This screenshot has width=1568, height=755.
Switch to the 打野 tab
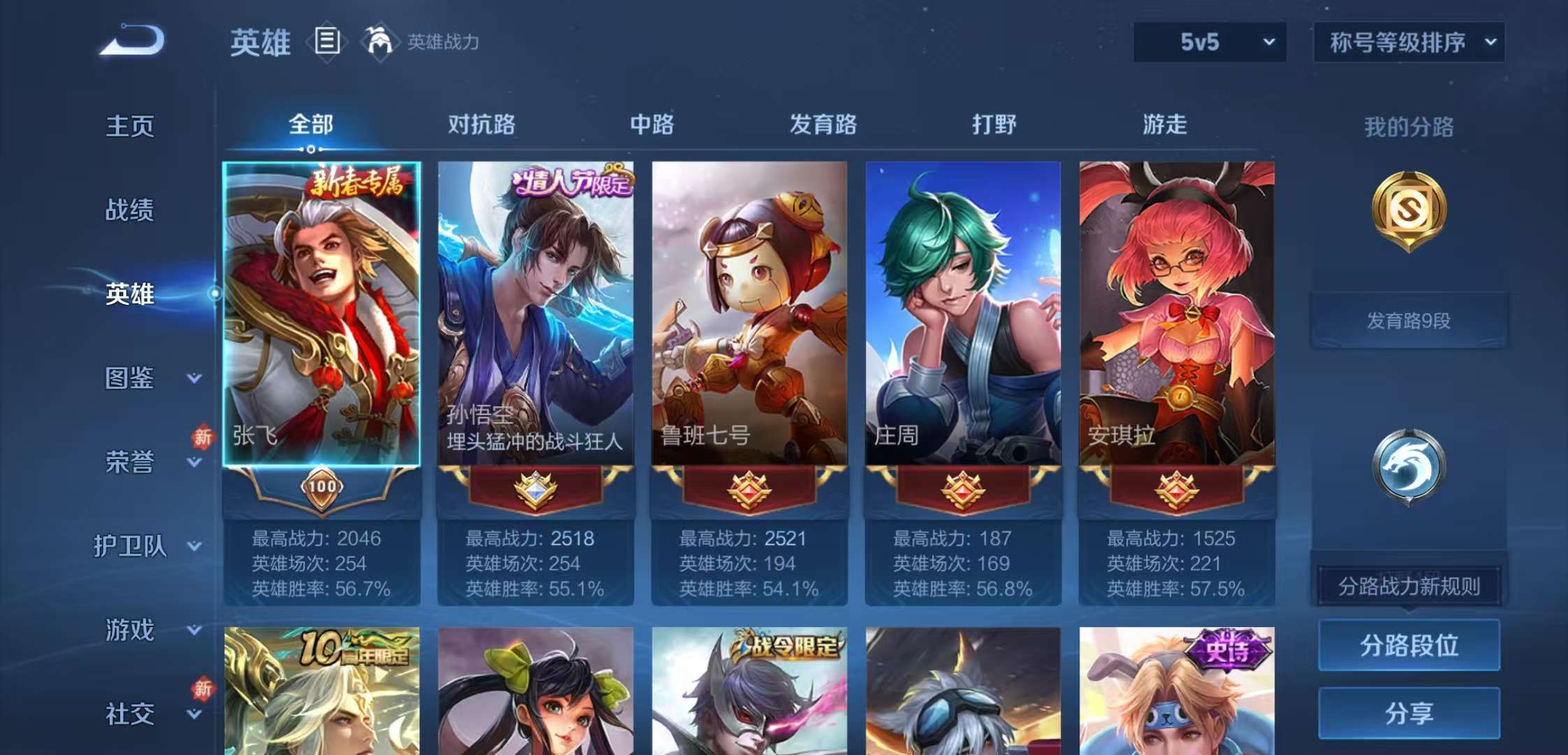pyautogui.click(x=993, y=126)
